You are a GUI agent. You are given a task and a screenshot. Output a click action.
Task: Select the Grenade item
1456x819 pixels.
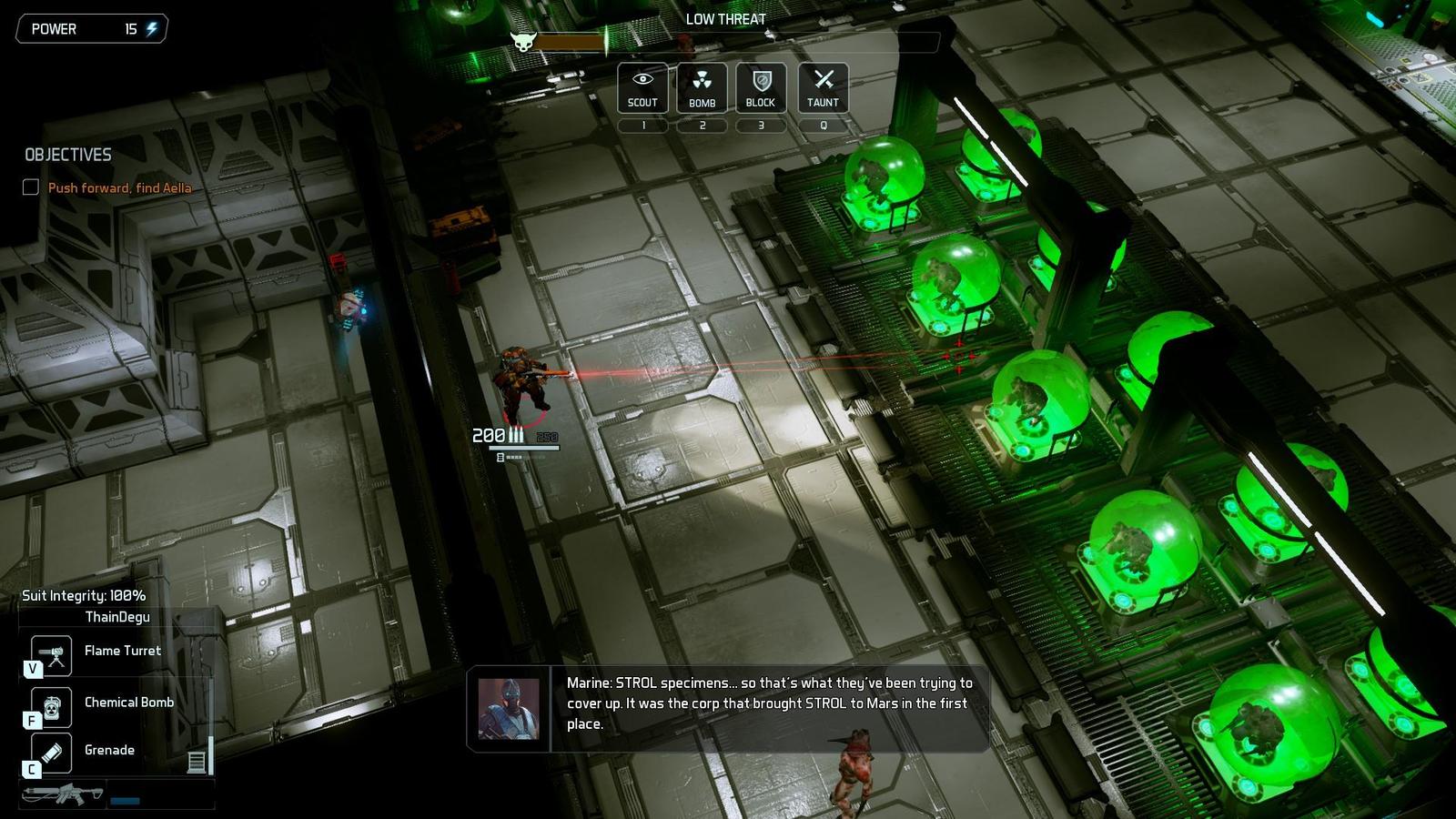52,753
